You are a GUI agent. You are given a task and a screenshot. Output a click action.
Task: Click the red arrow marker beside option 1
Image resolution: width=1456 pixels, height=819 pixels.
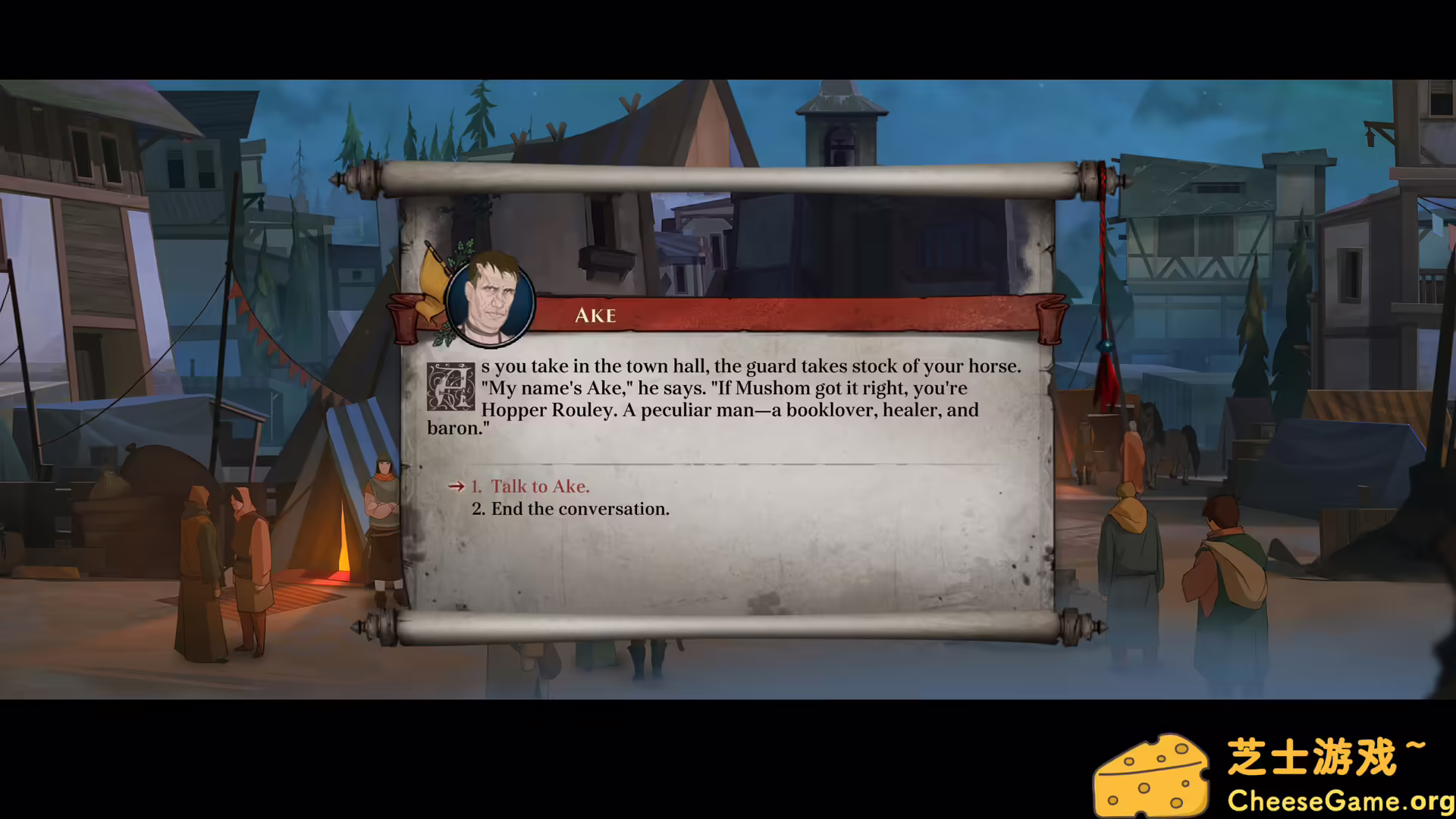pos(457,487)
